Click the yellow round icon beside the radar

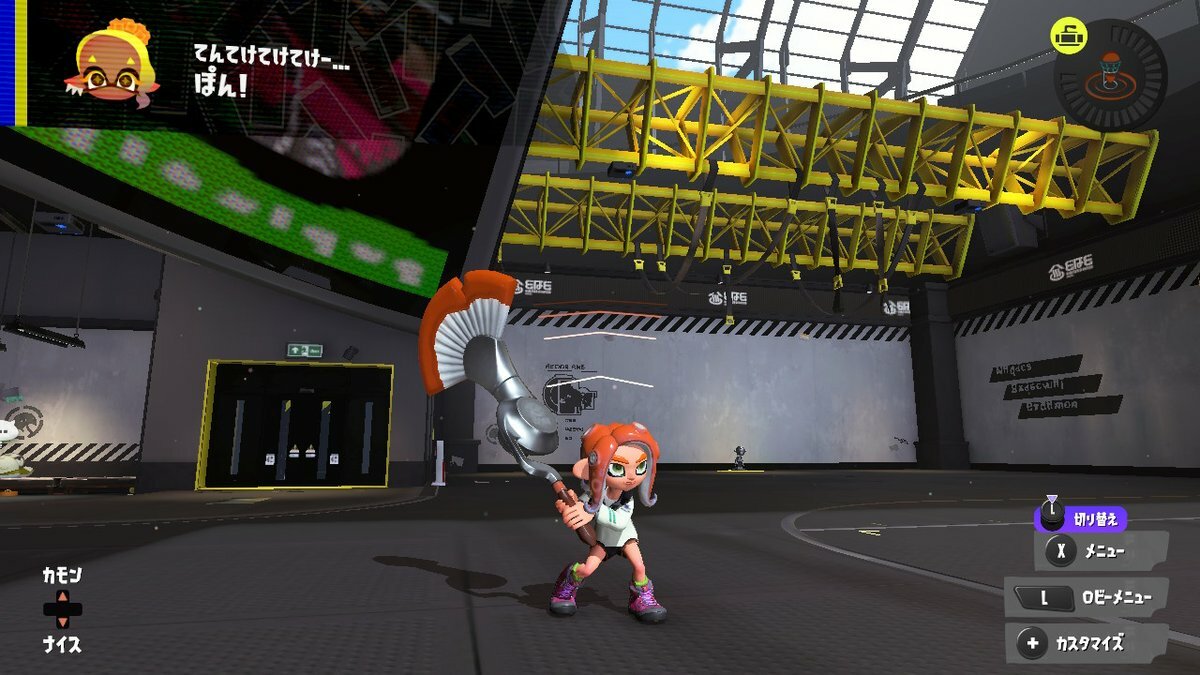point(1069,36)
